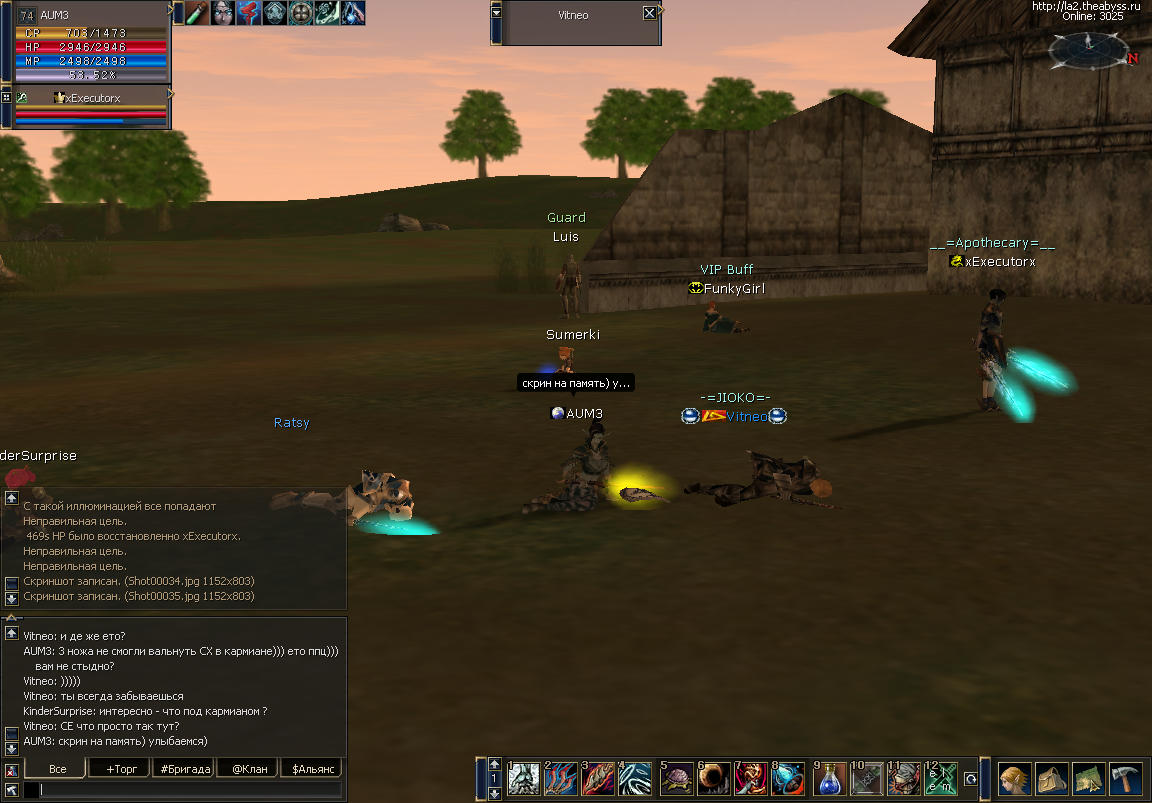Select the @Клан chat tab

pyautogui.click(x=249, y=769)
